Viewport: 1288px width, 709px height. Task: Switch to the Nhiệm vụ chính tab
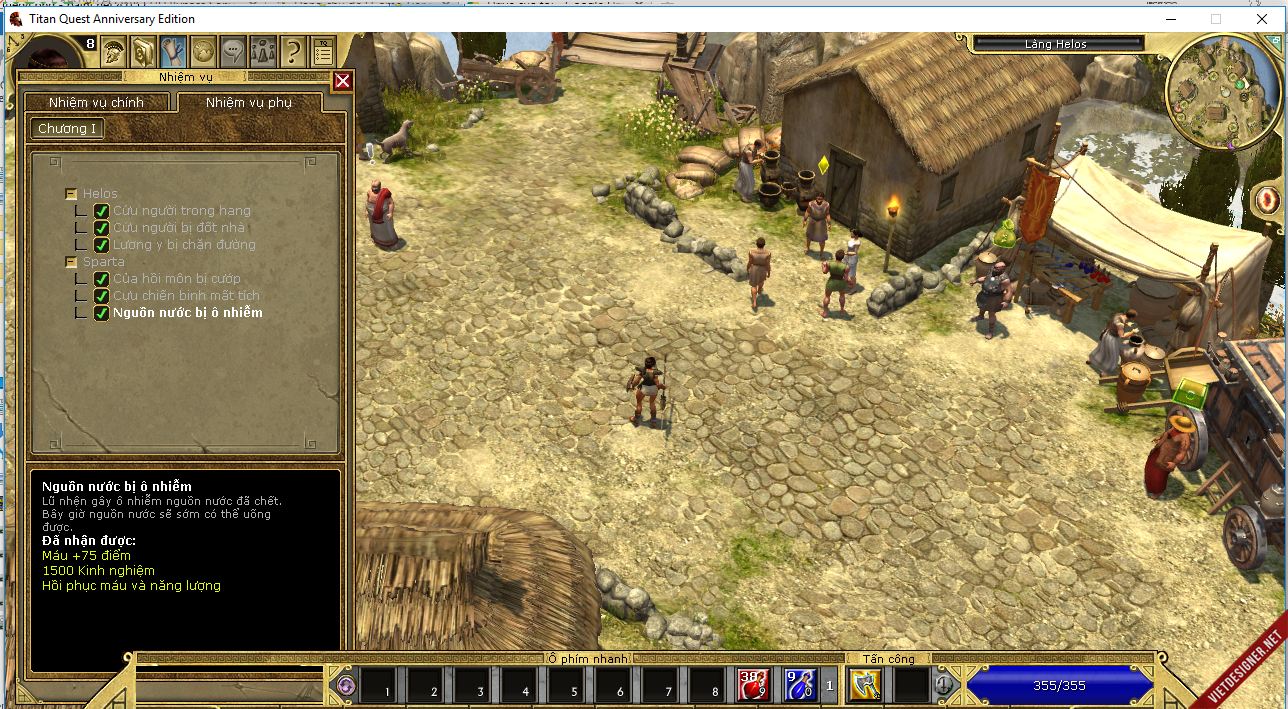point(97,103)
